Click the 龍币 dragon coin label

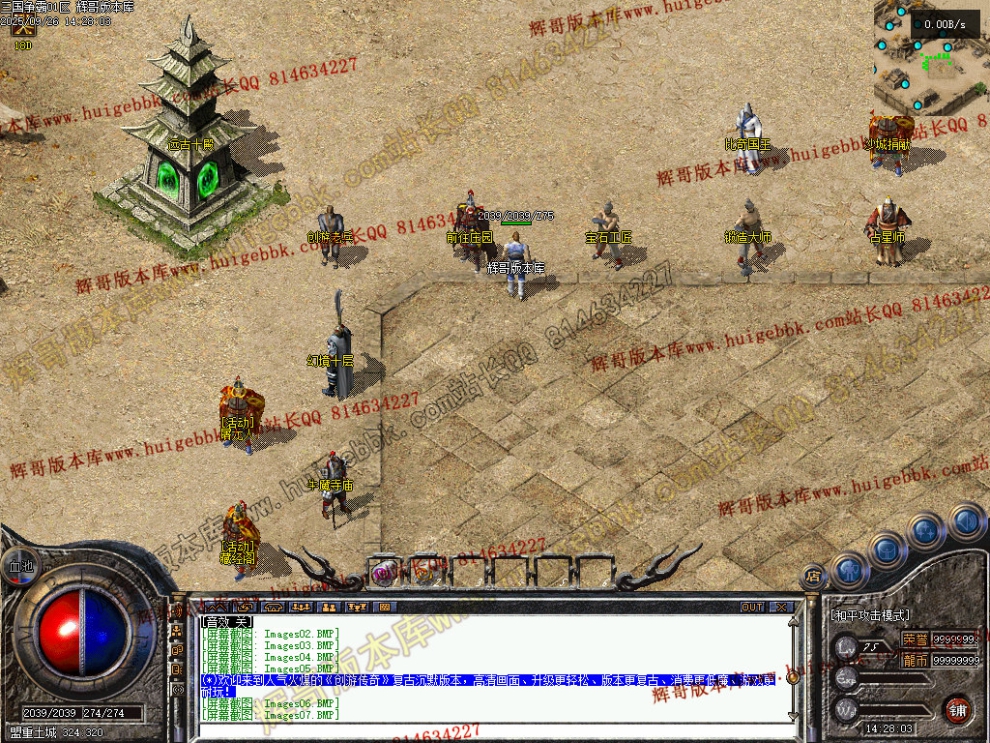tap(914, 660)
